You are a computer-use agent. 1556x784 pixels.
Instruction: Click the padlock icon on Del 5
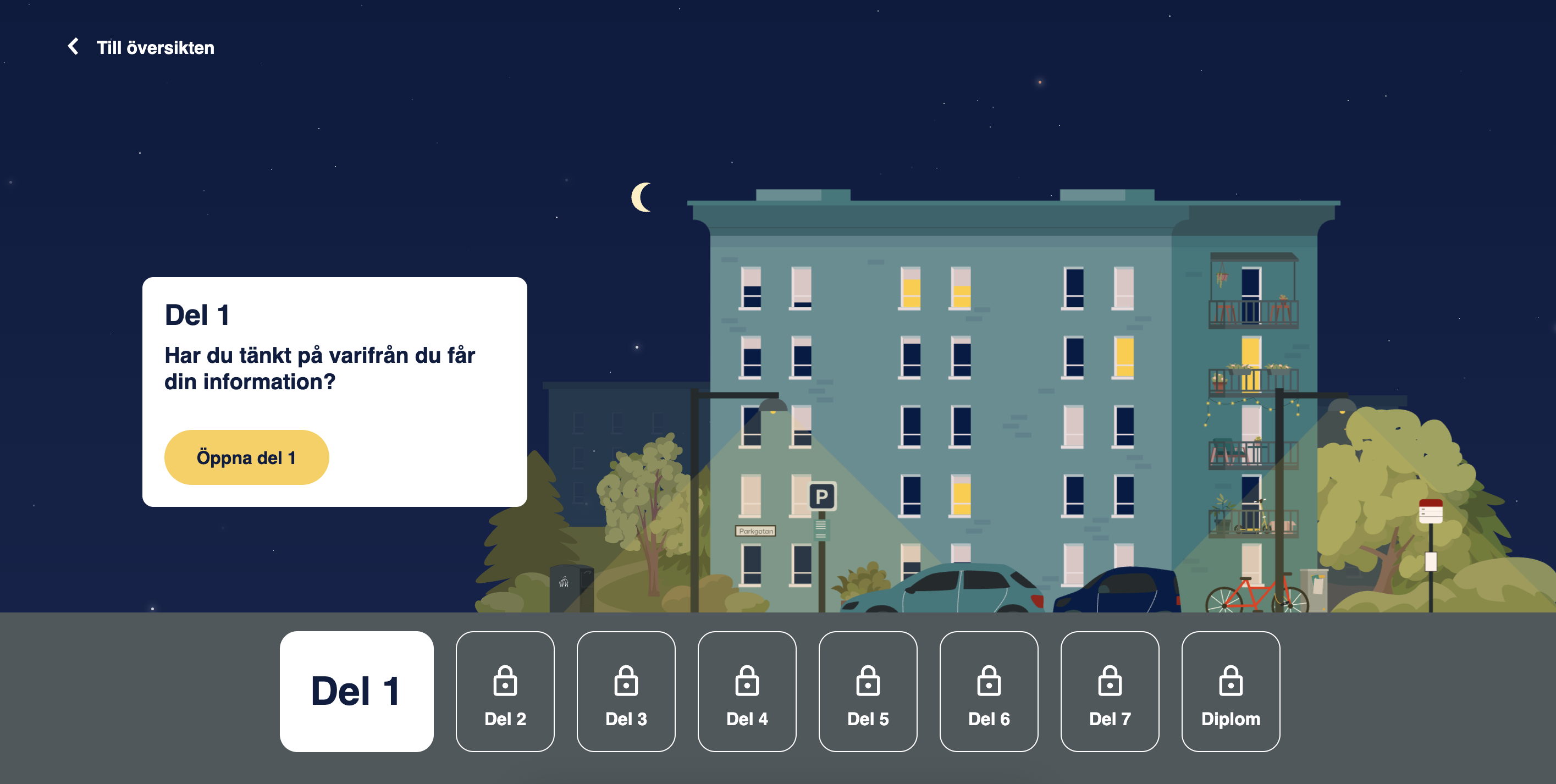tap(868, 680)
